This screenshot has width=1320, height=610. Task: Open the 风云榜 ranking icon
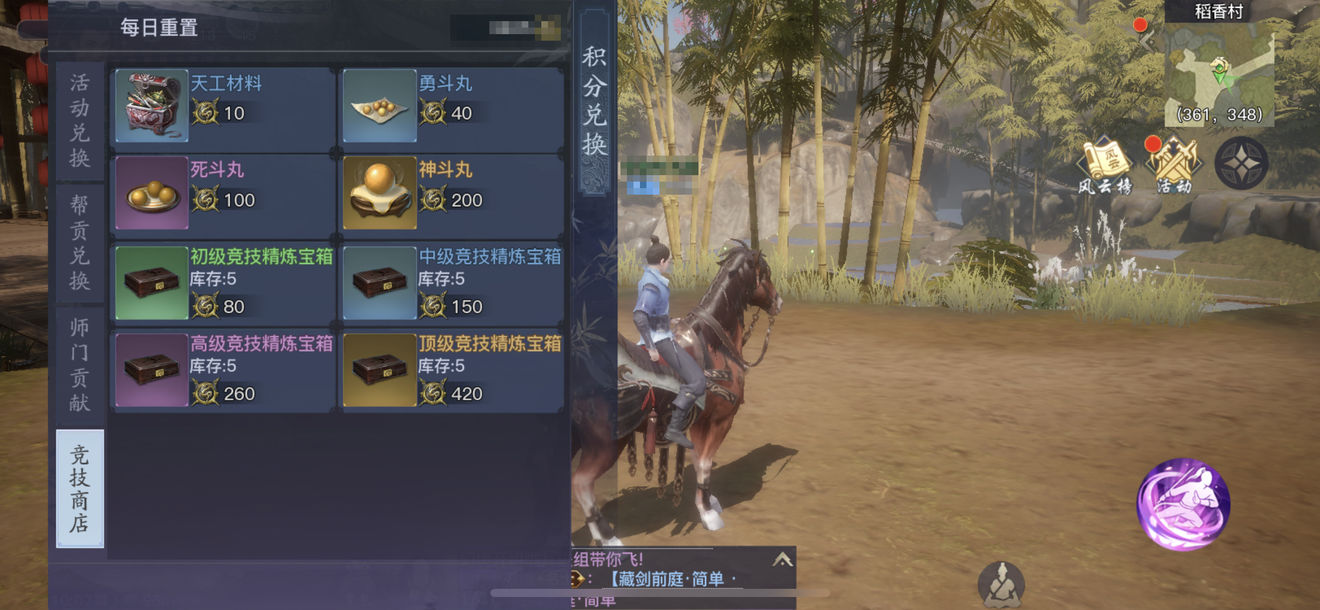pyautogui.click(x=1105, y=165)
